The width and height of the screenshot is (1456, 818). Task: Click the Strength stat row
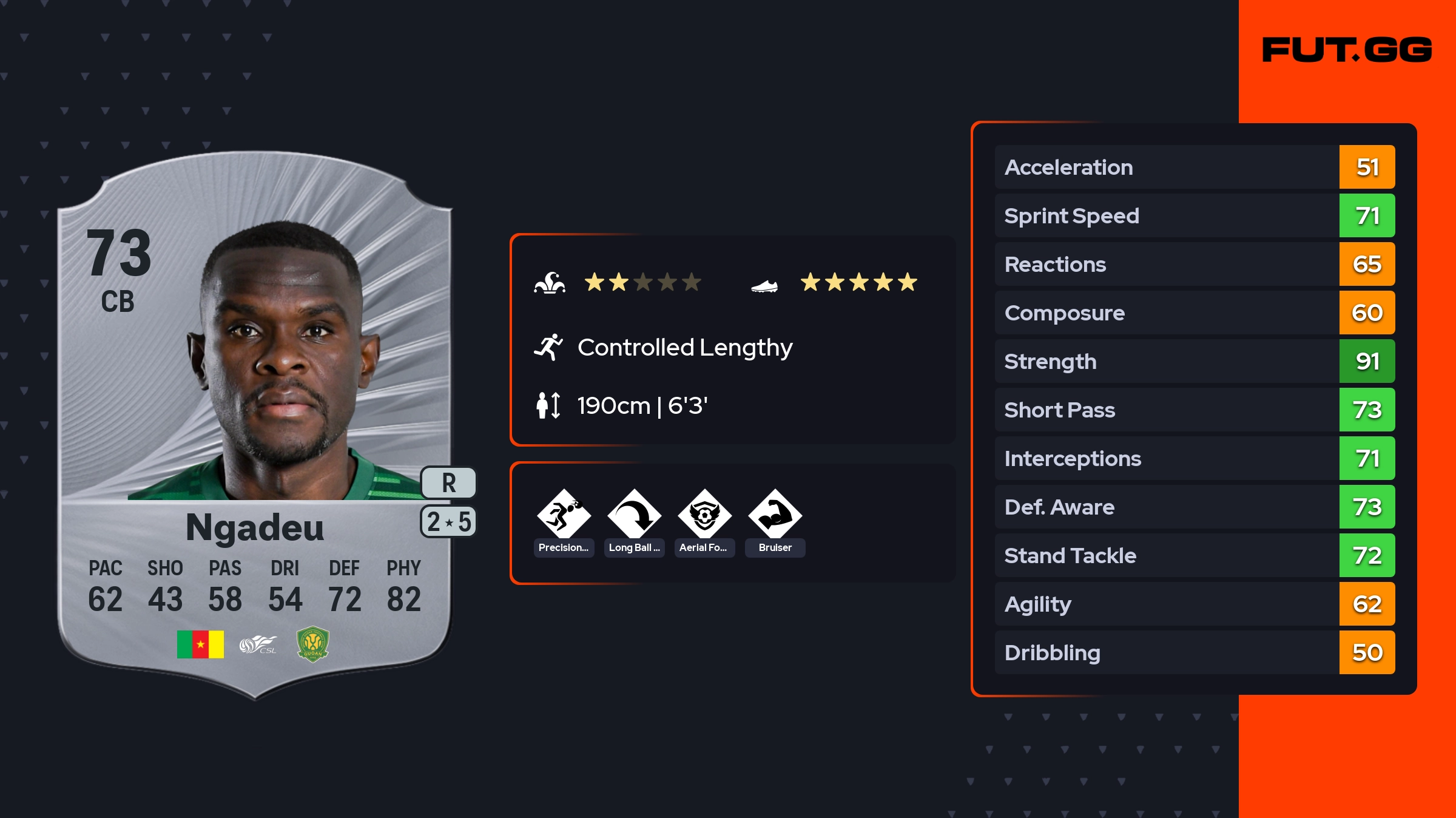(1194, 361)
